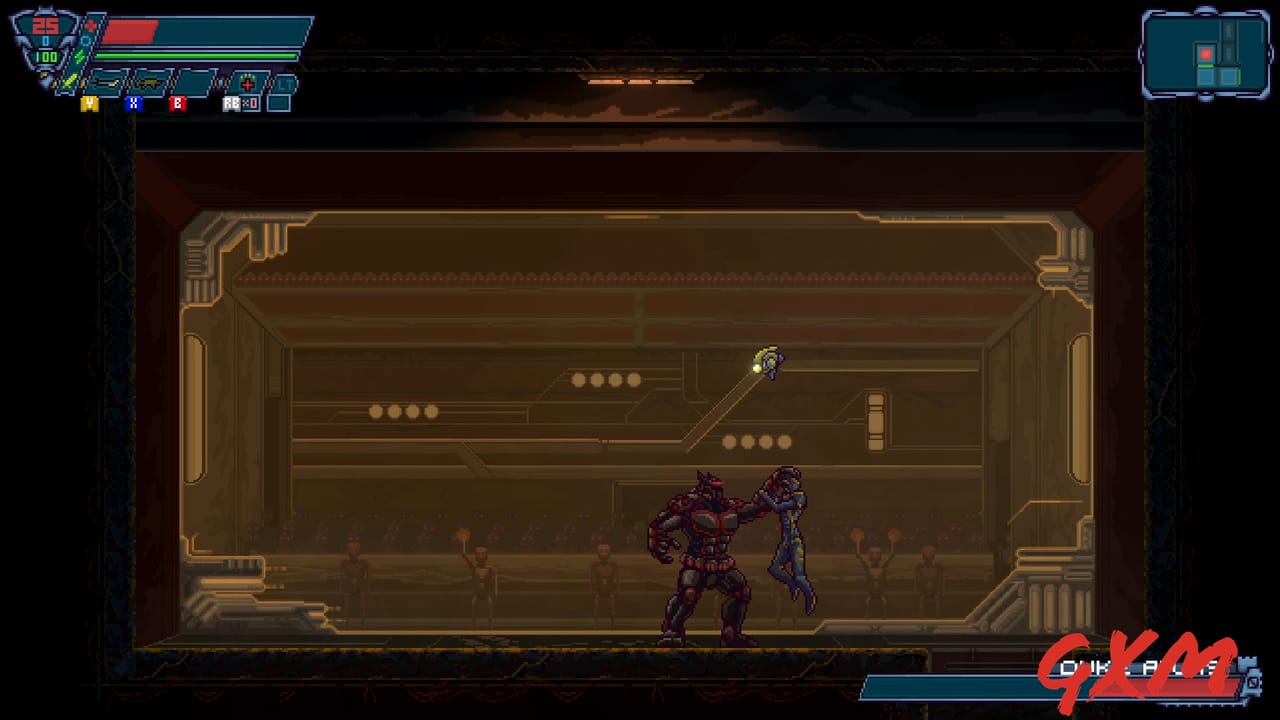Click the RB x0 ammo counter badge

pos(240,103)
